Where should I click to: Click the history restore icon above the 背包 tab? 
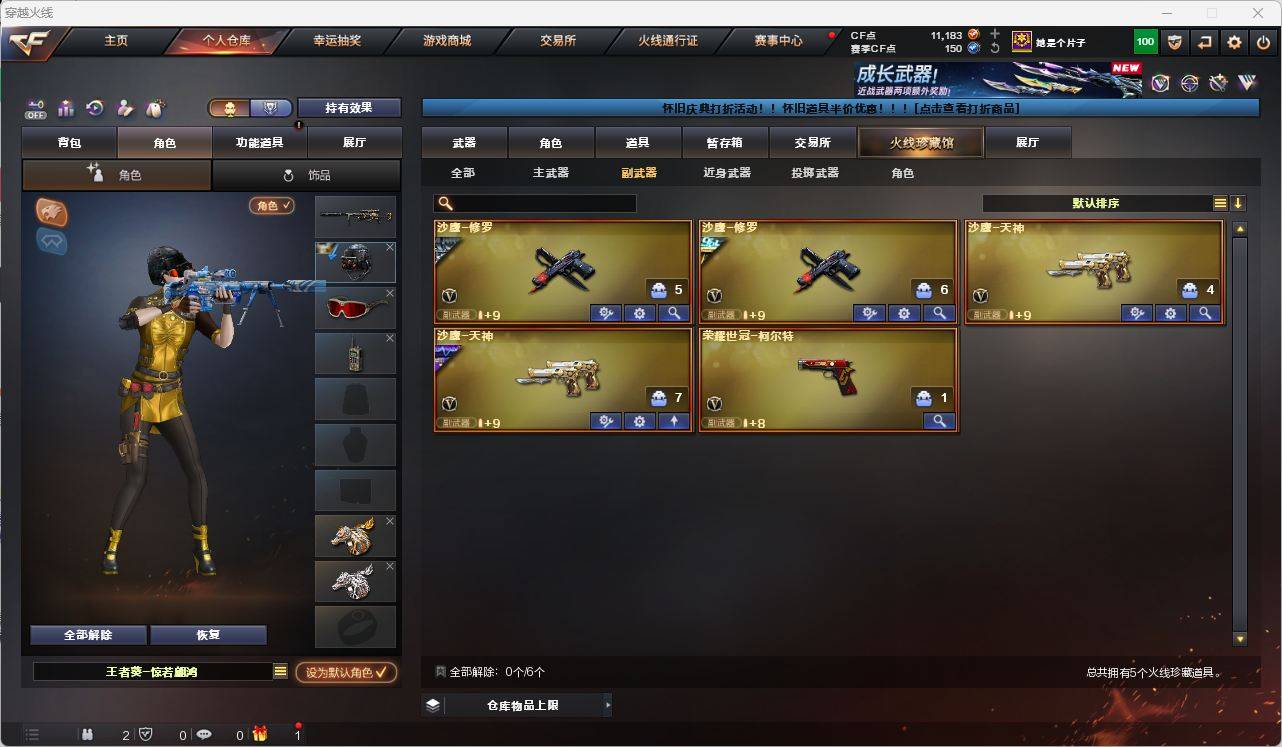click(95, 109)
